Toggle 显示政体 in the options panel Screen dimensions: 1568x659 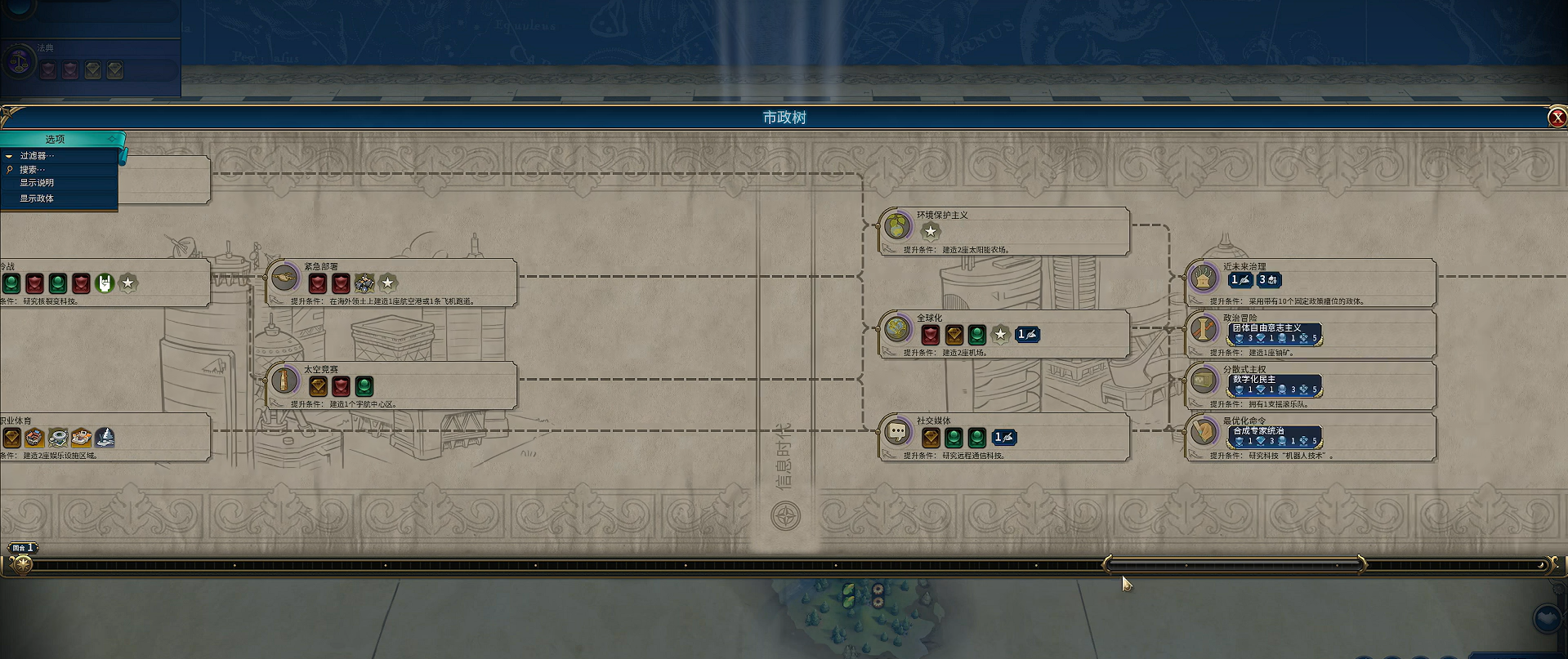(x=37, y=198)
